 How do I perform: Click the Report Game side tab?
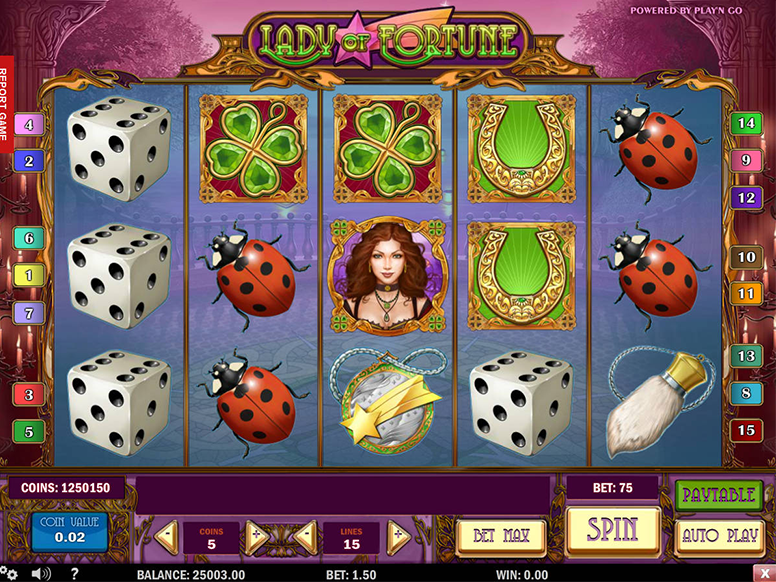point(5,104)
